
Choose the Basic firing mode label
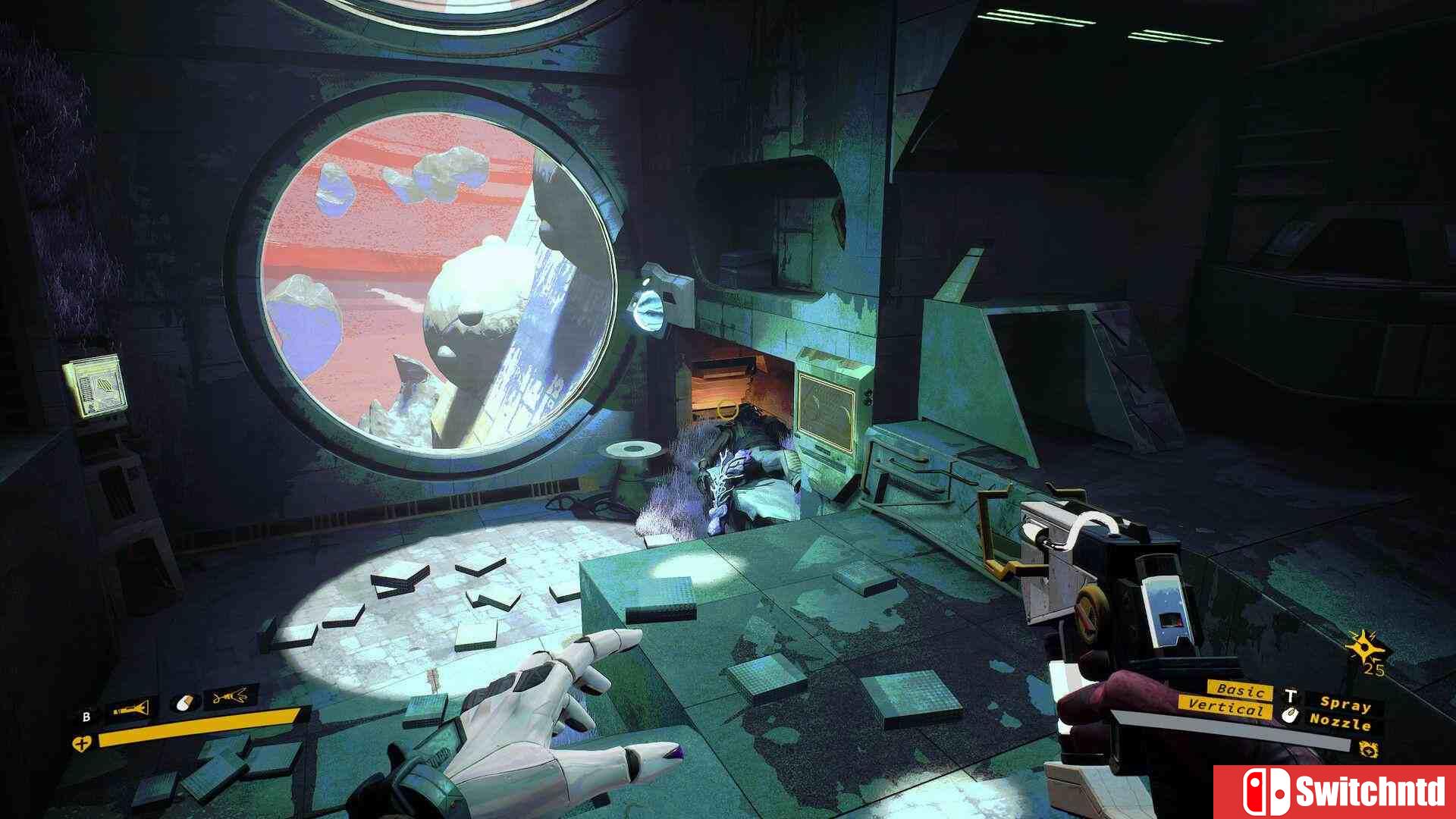click(x=1241, y=690)
